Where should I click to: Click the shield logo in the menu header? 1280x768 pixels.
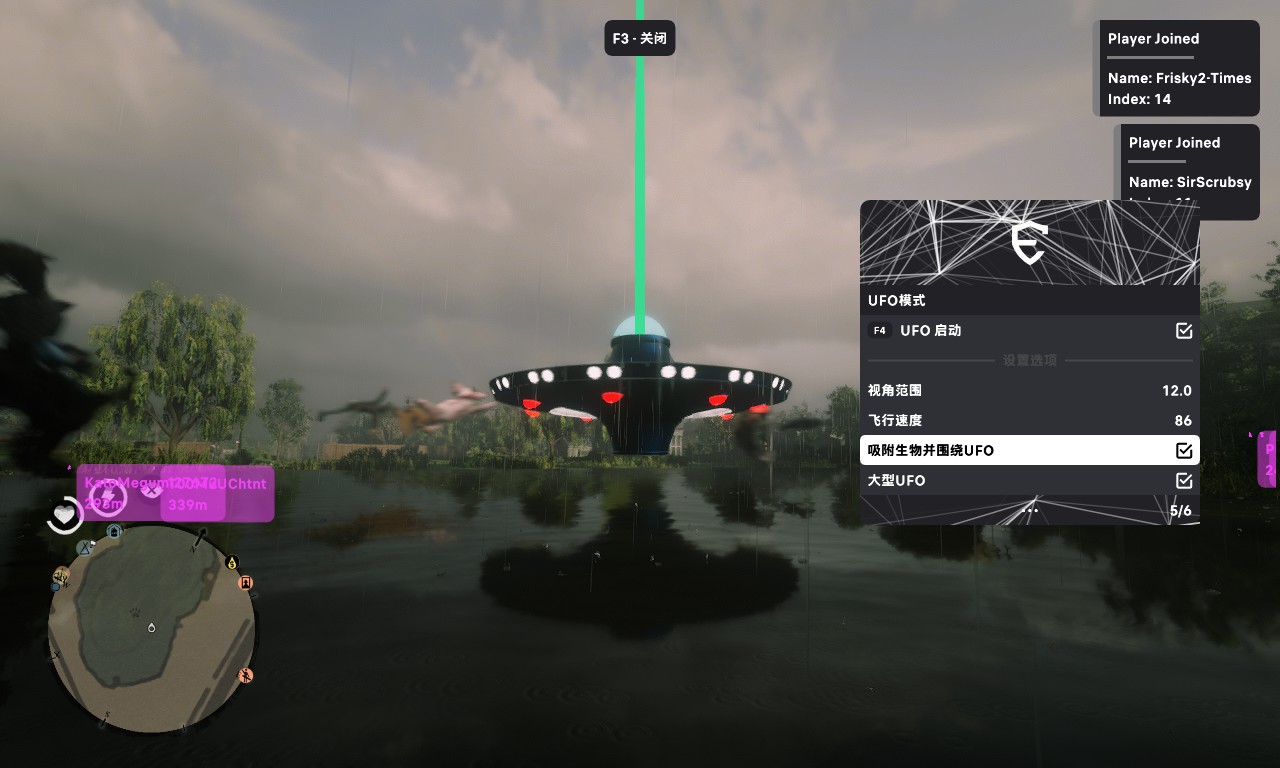click(1029, 243)
